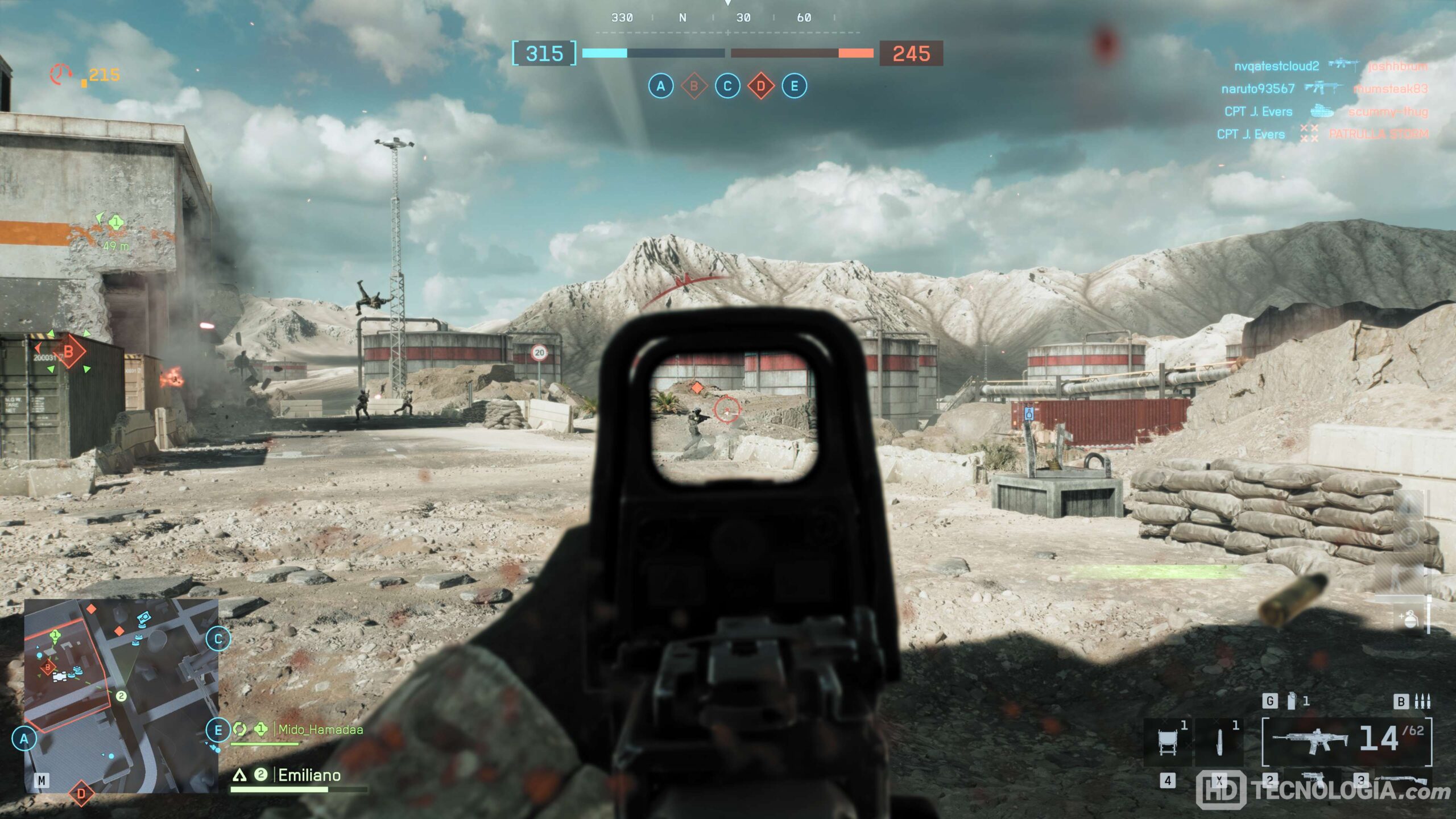Select the primary assault rifle weapon slot
Viewport: 1456px width, 819px height.
coord(1346,741)
